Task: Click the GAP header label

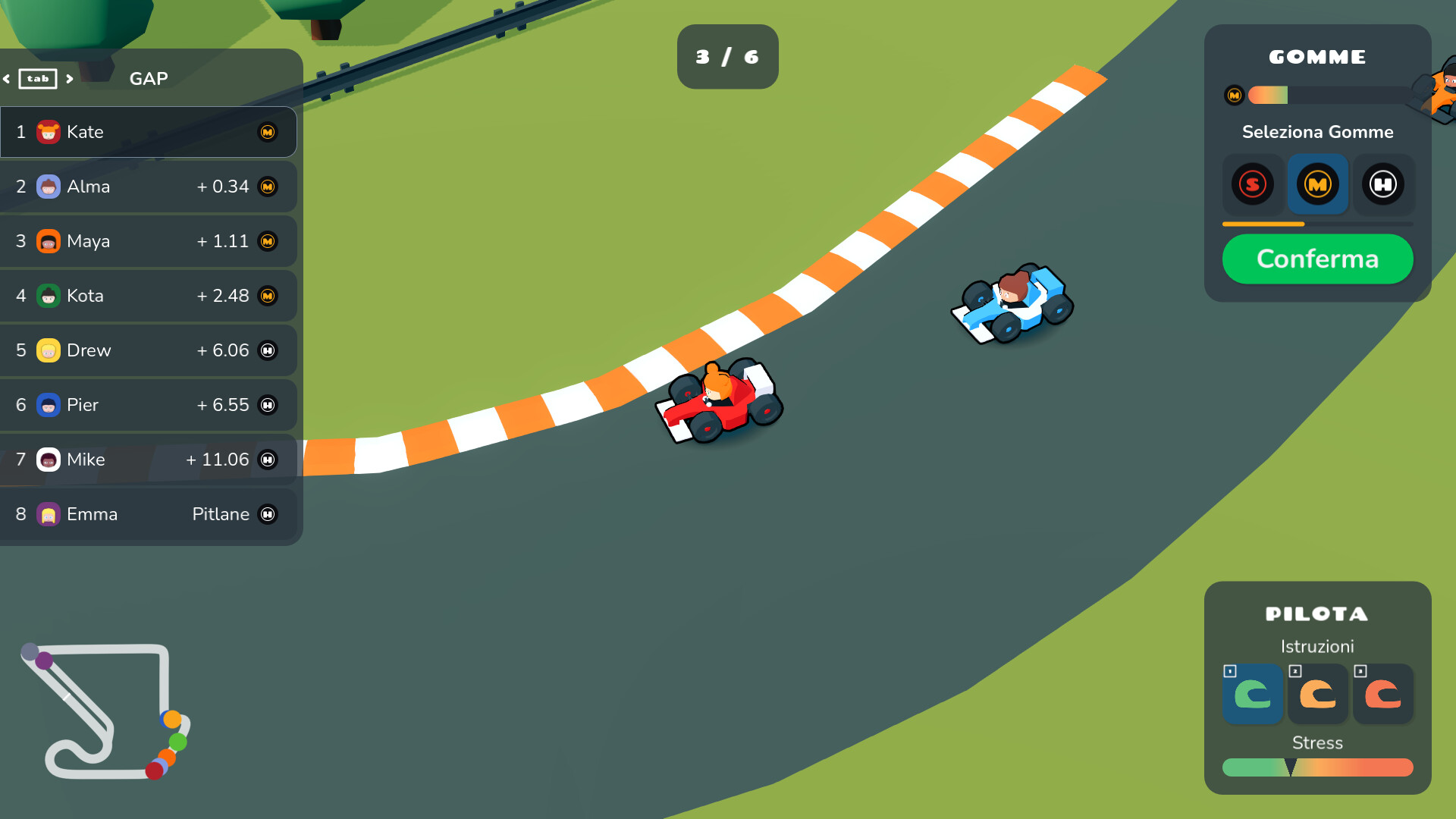Action: [149, 78]
